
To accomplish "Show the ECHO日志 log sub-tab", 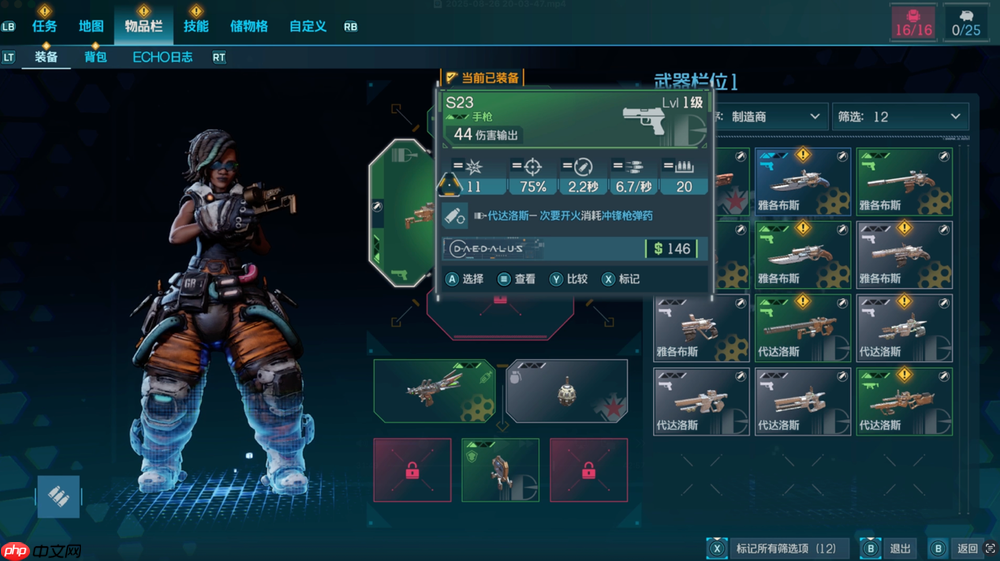I will tap(163, 57).
